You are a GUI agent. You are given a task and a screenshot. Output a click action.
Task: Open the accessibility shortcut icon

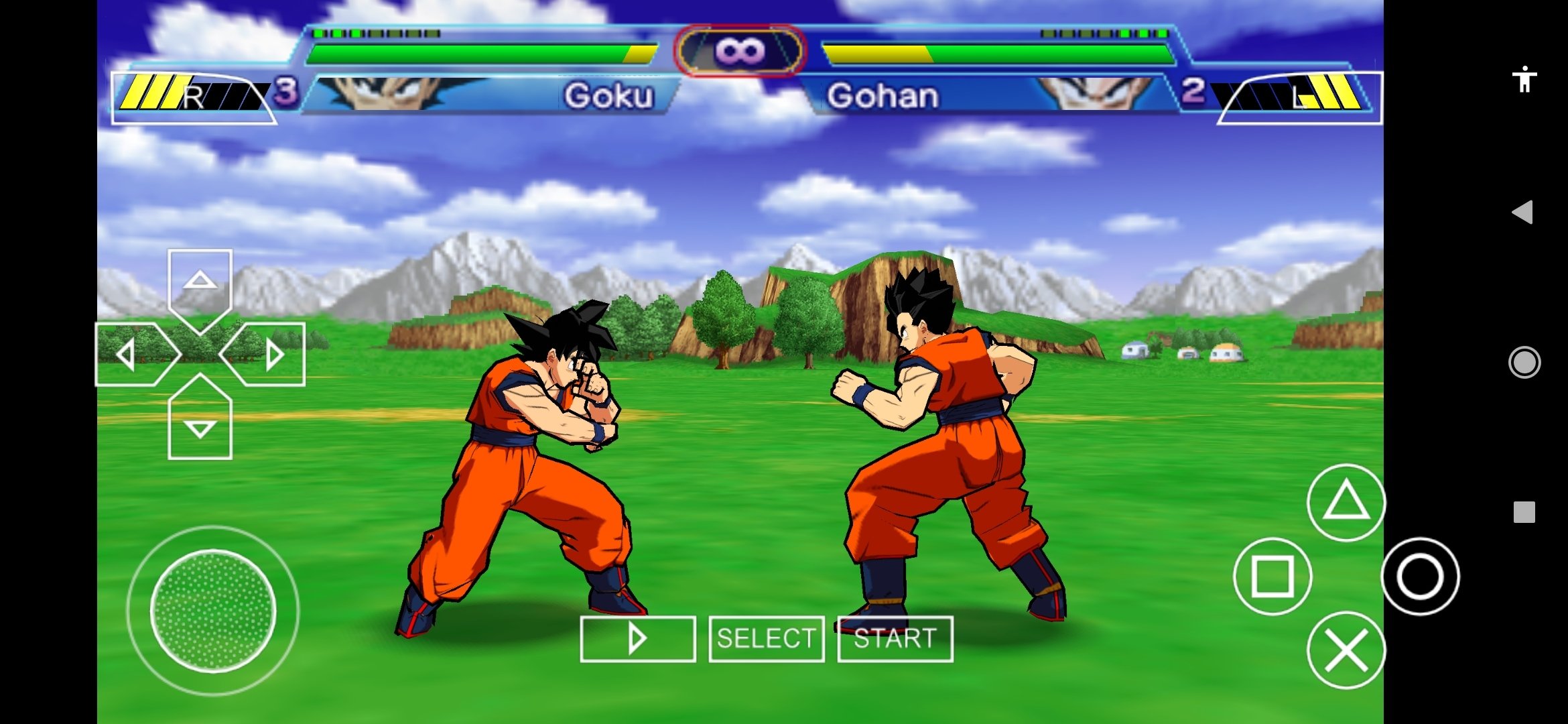tap(1524, 79)
